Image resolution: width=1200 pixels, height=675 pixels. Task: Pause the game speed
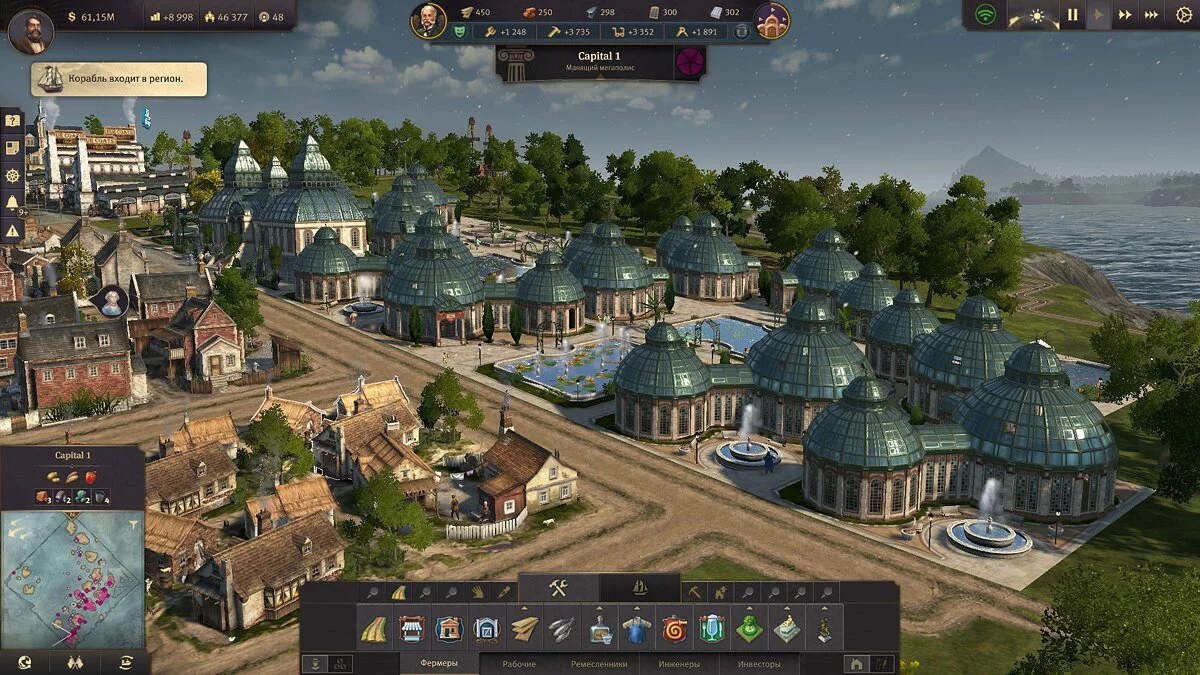(x=1071, y=15)
